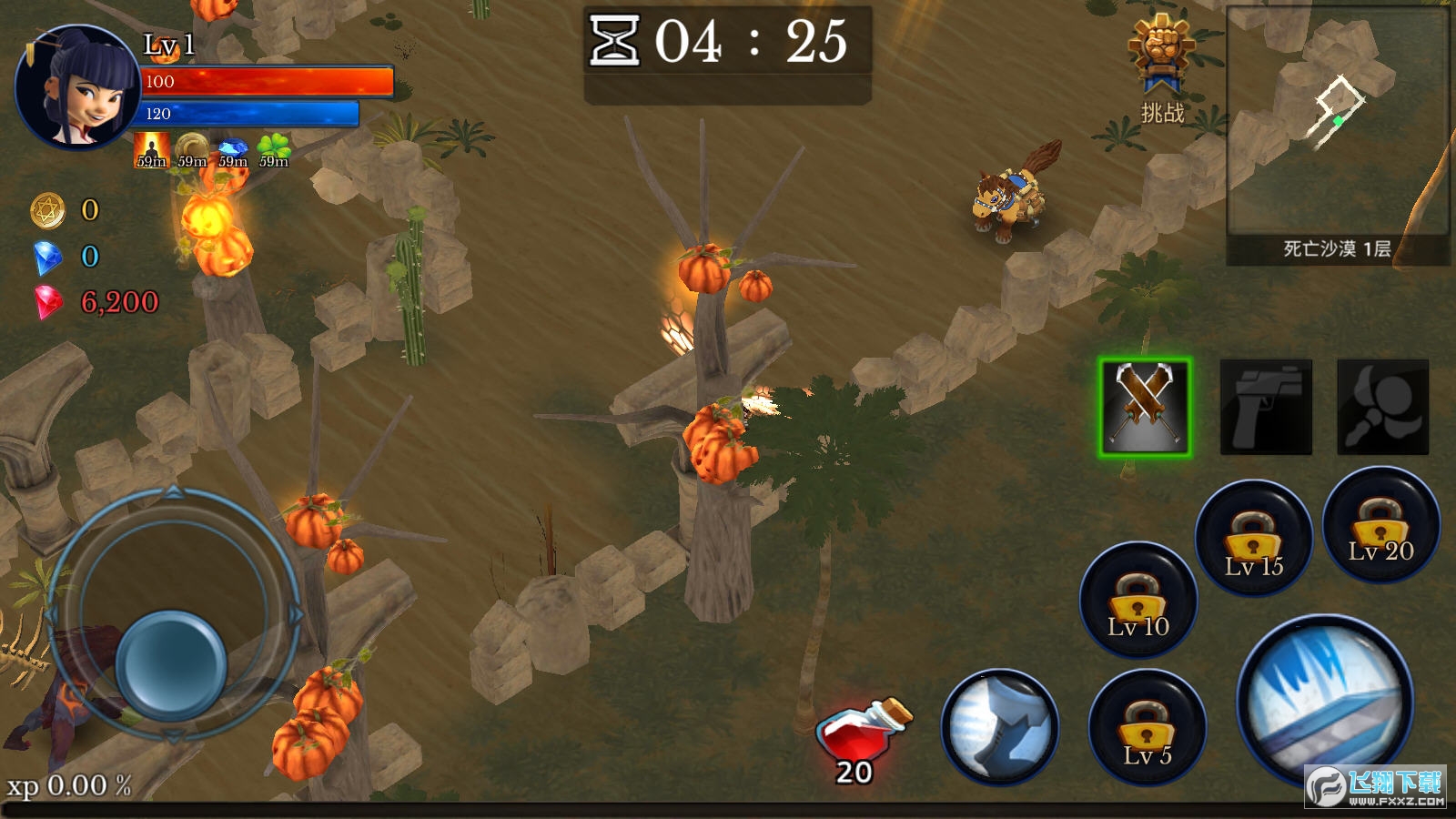The width and height of the screenshot is (1456, 819).
Task: Tap the gold coin currency icon
Action: (47, 210)
